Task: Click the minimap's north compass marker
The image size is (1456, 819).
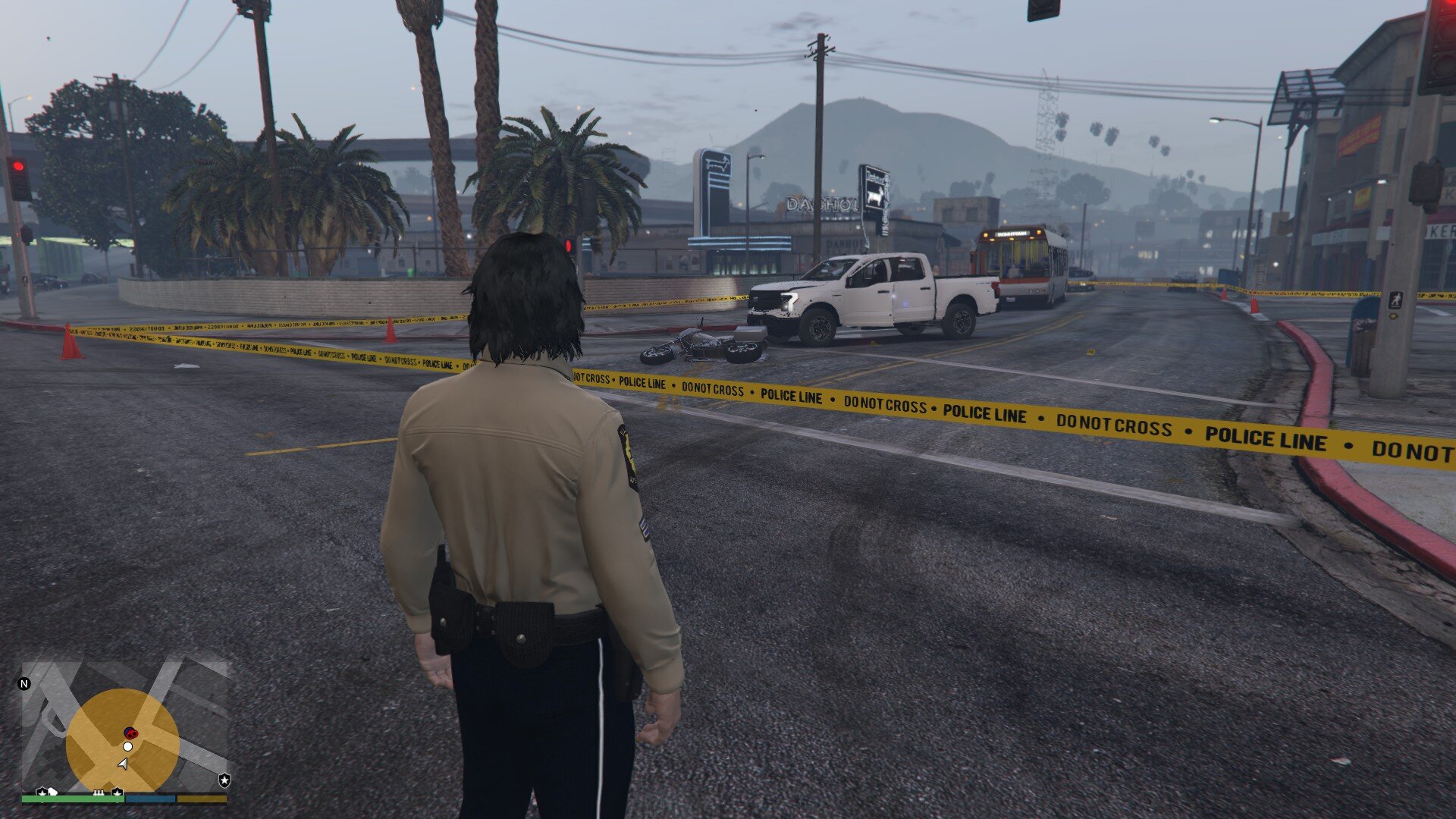Action: point(24,684)
